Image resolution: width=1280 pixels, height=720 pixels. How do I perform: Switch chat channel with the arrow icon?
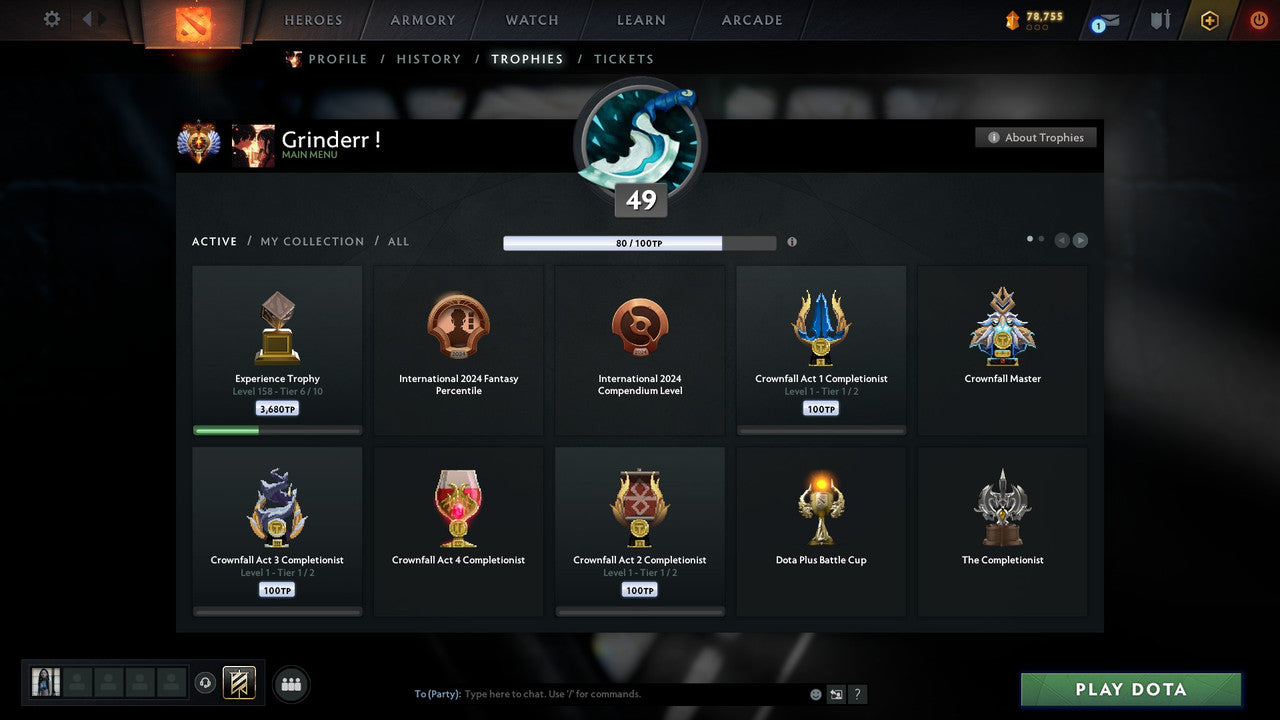tap(836, 694)
